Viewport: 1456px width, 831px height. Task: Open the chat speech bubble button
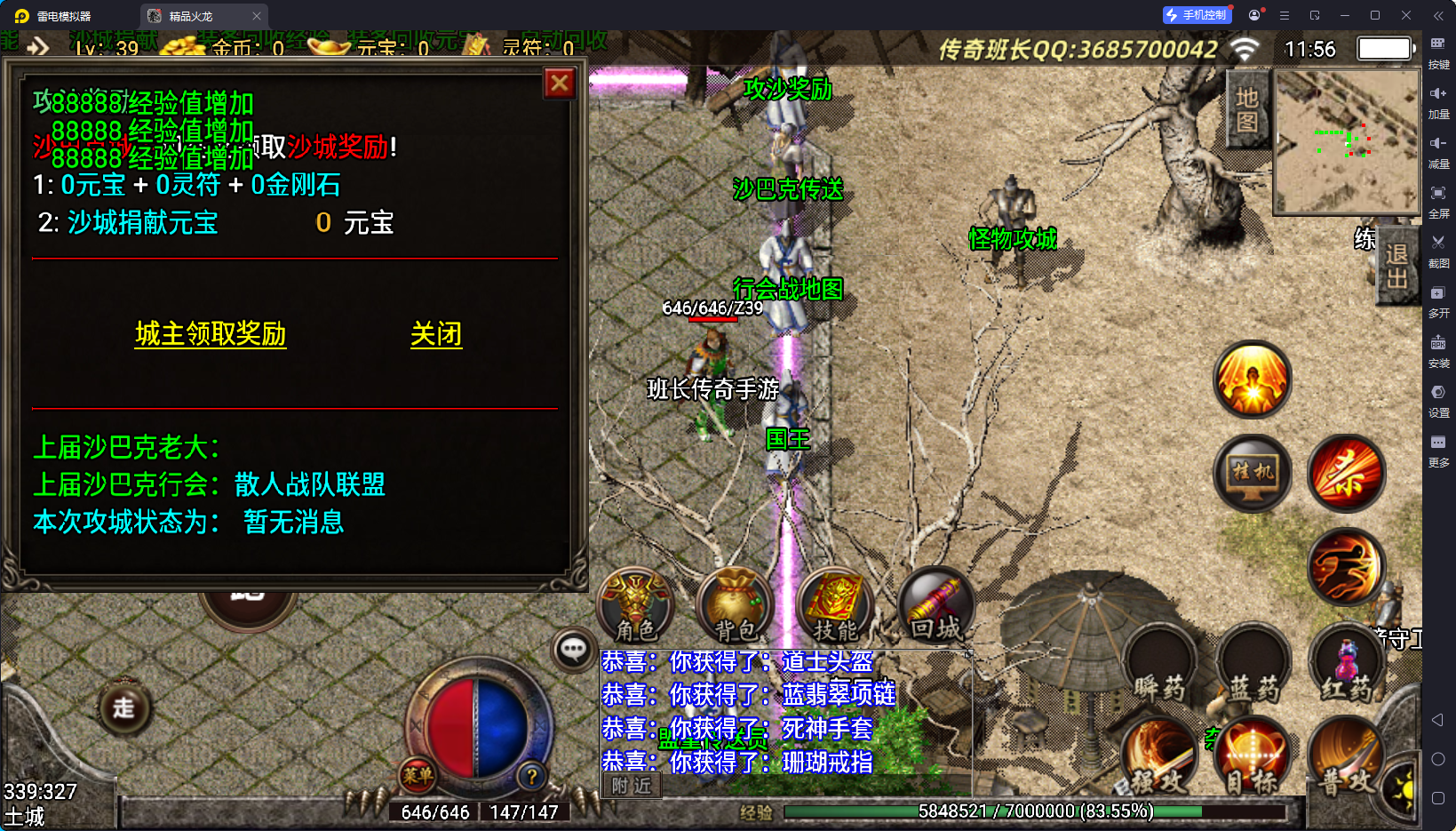coord(573,650)
